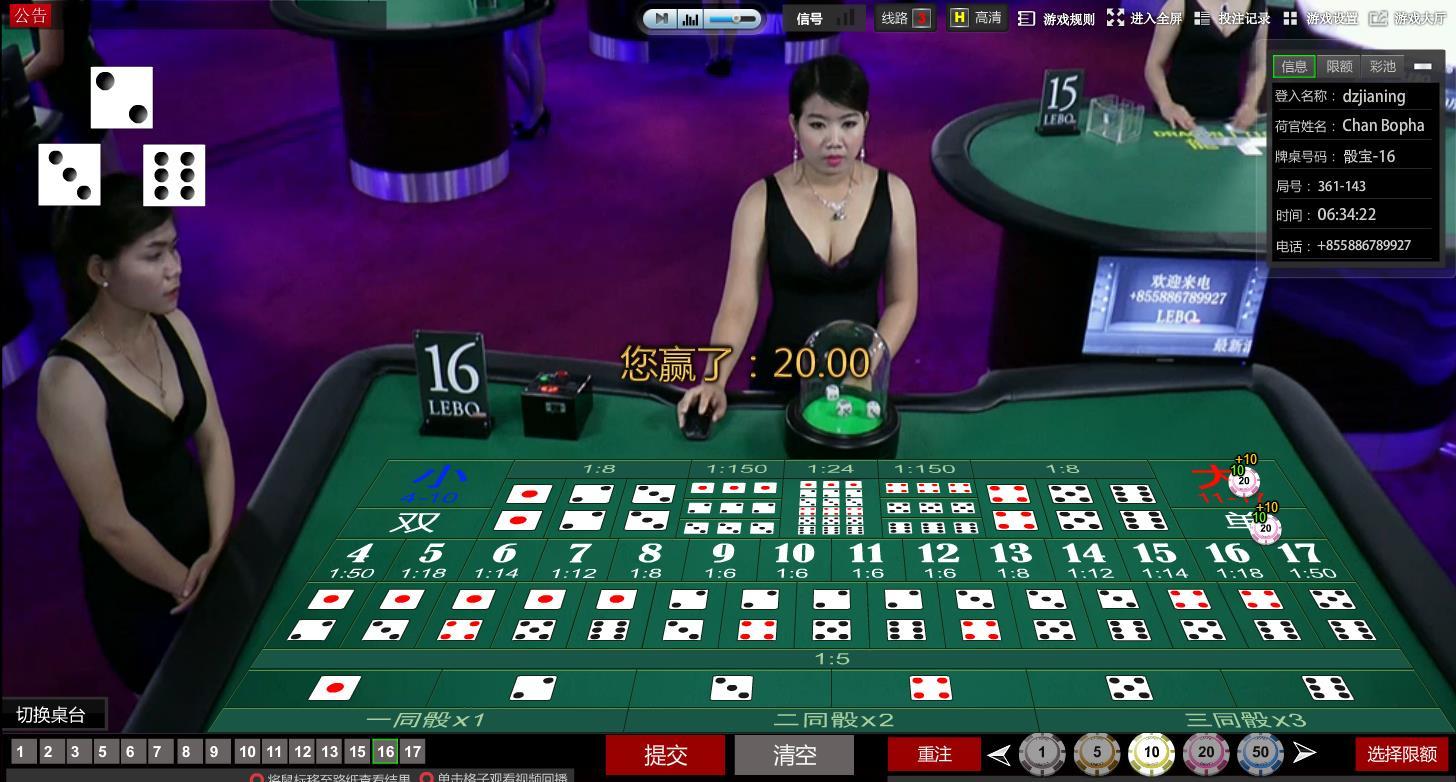Open the 公告 announcement
The width and height of the screenshot is (1456, 782).
click(x=30, y=14)
